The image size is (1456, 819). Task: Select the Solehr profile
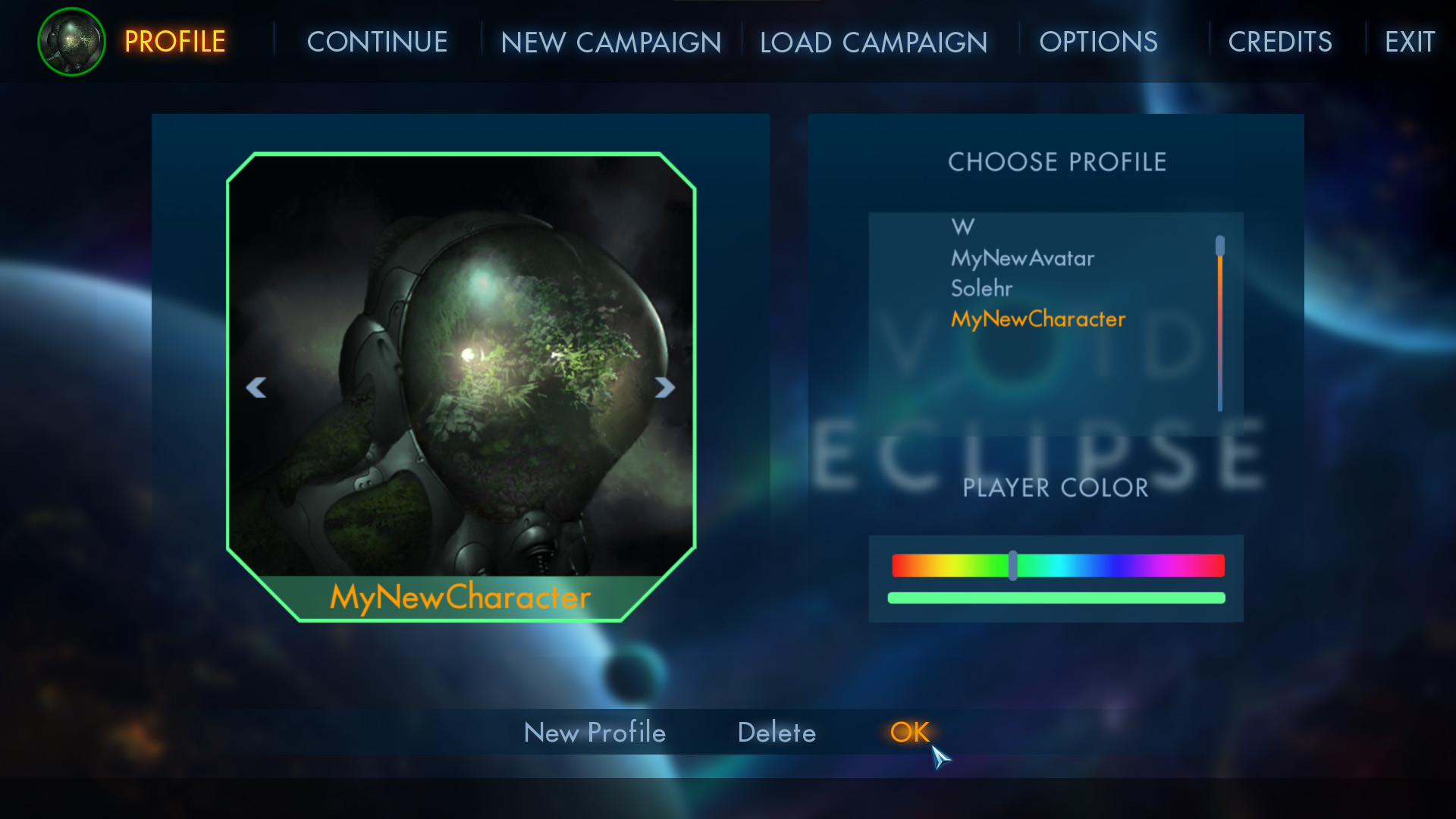tap(983, 288)
